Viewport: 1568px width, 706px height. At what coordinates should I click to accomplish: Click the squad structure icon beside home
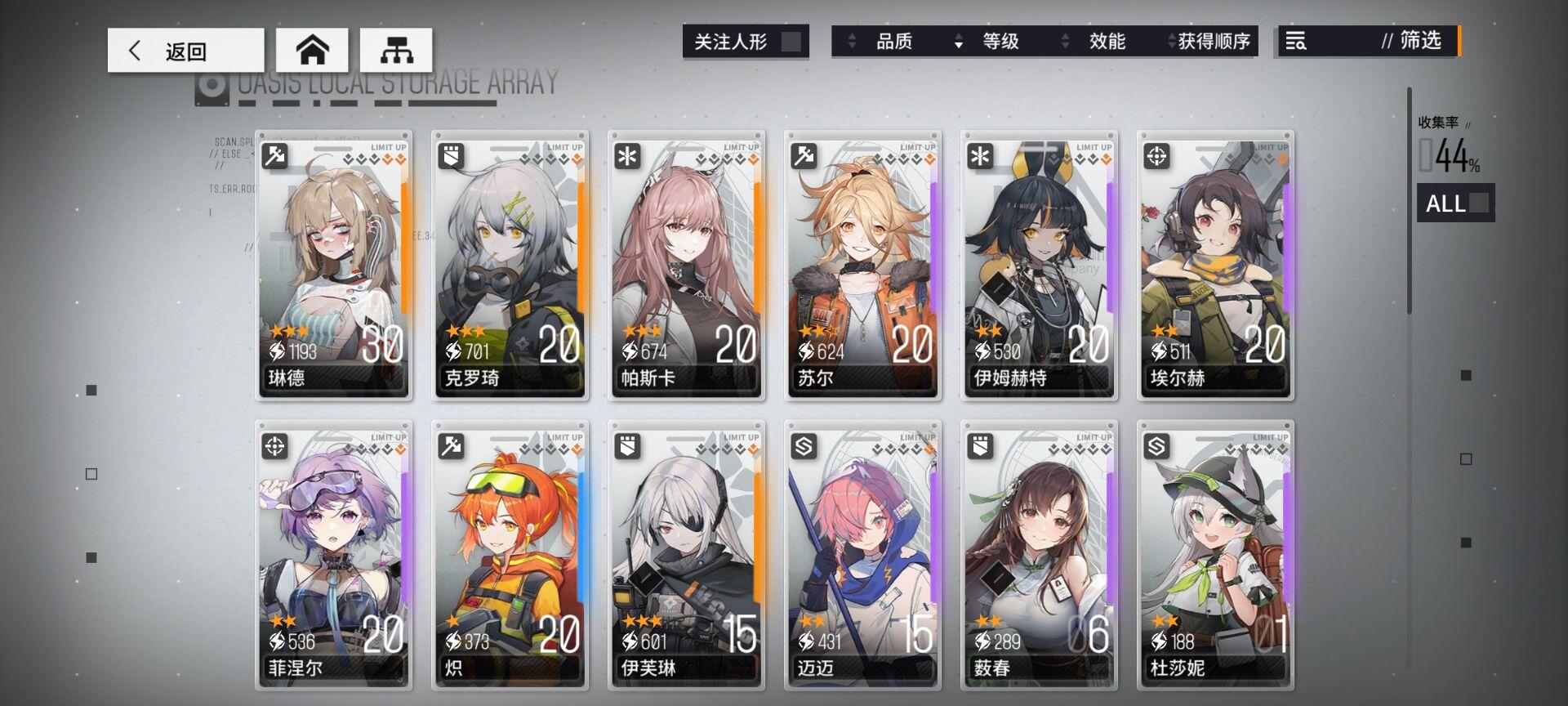pos(398,50)
